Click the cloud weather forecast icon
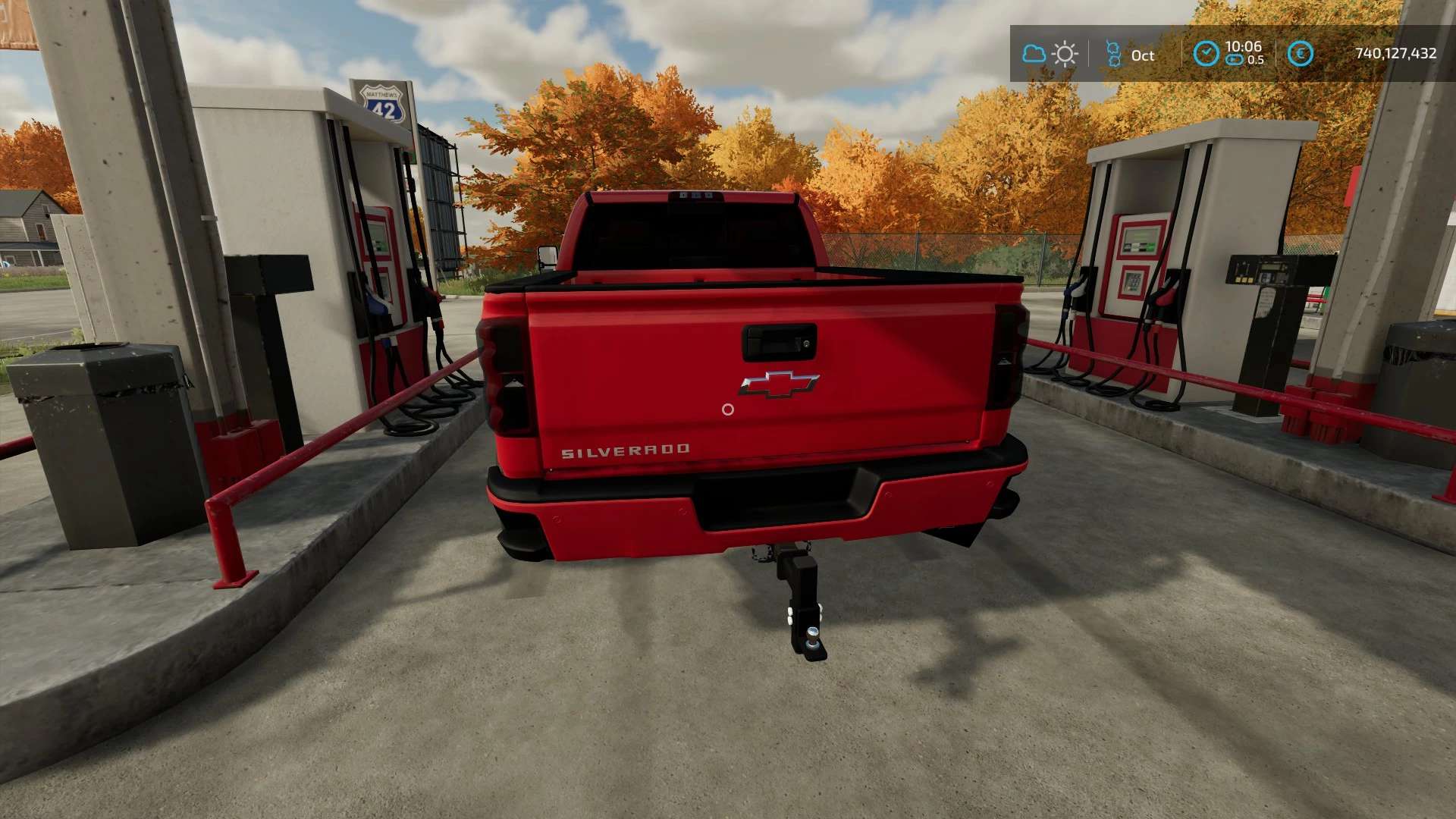1456x819 pixels. pos(1034,54)
